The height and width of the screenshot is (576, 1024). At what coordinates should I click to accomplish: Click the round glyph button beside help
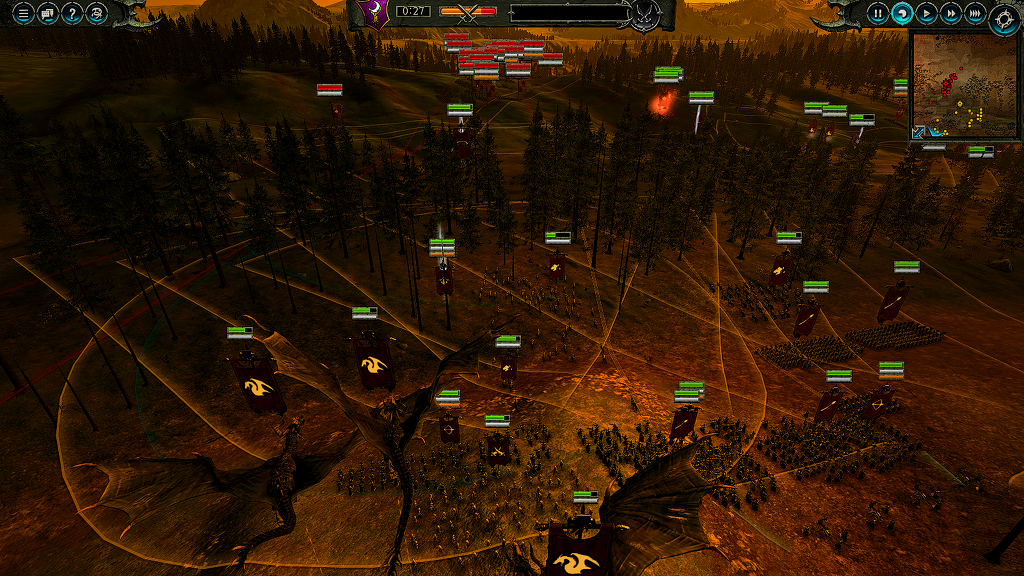pyautogui.click(x=96, y=13)
